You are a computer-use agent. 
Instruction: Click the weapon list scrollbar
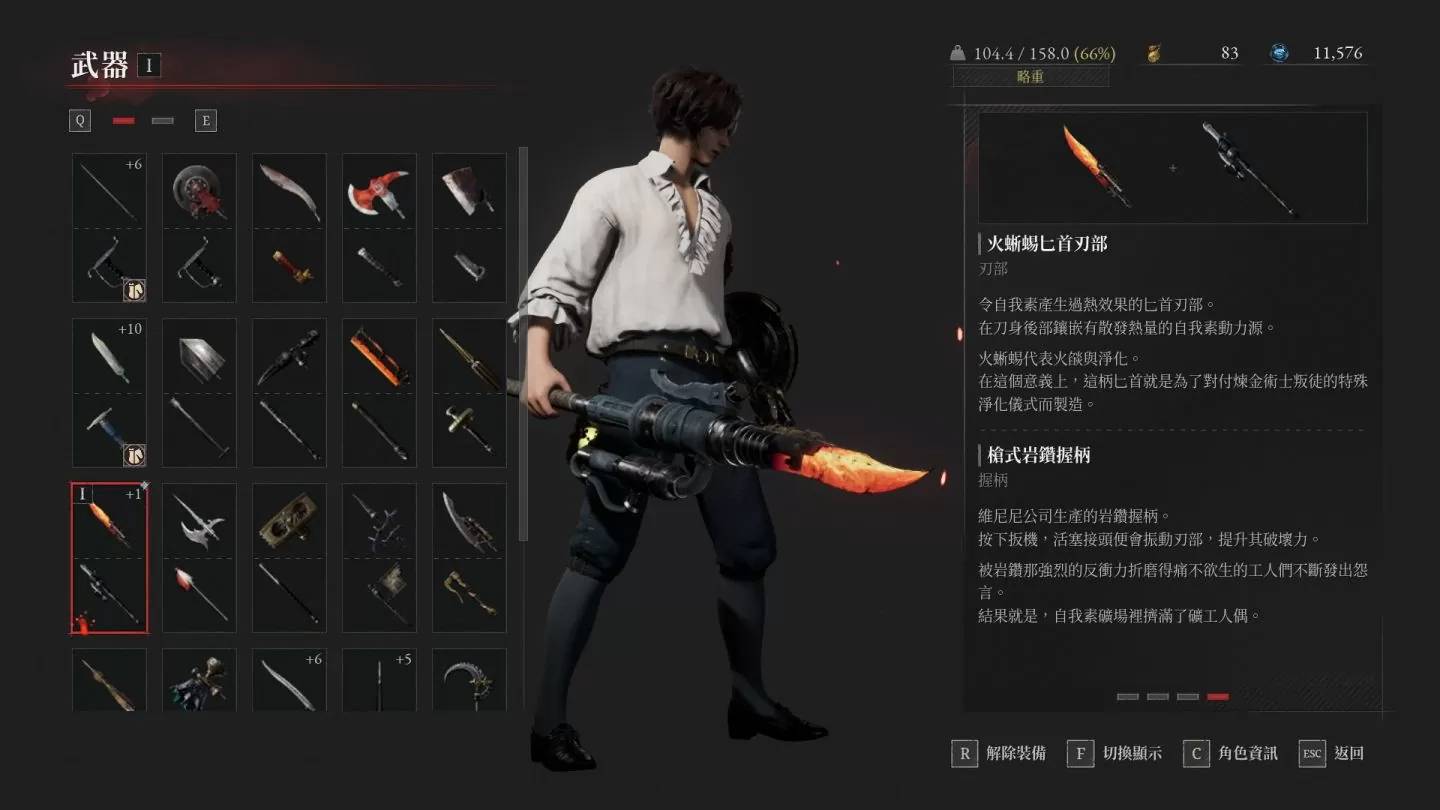coord(523,345)
